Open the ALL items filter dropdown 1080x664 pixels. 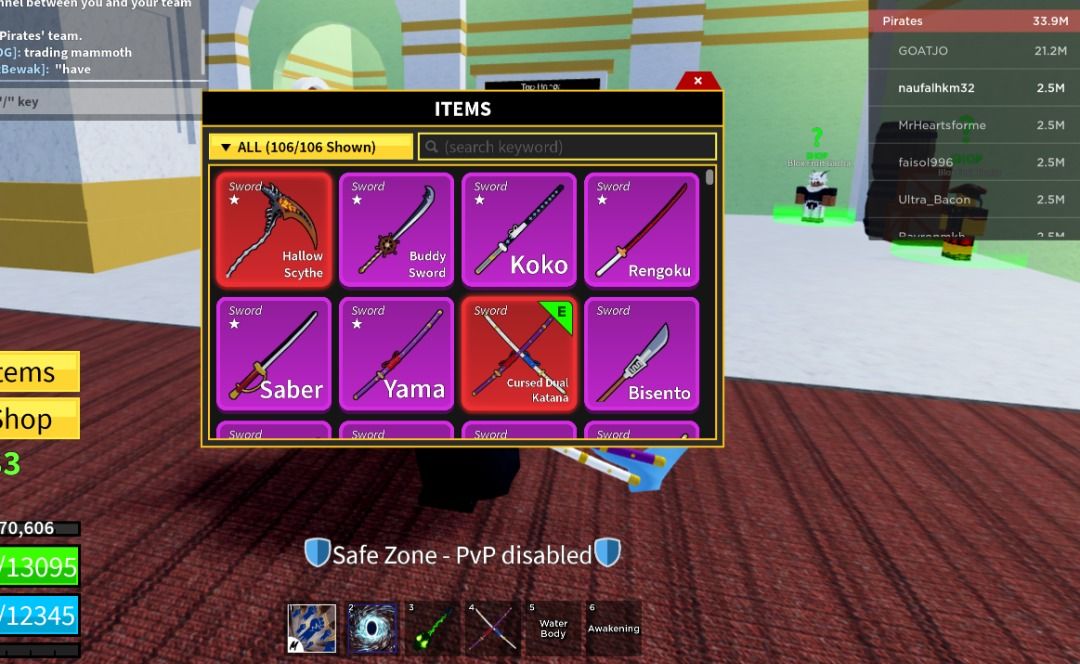coord(310,147)
